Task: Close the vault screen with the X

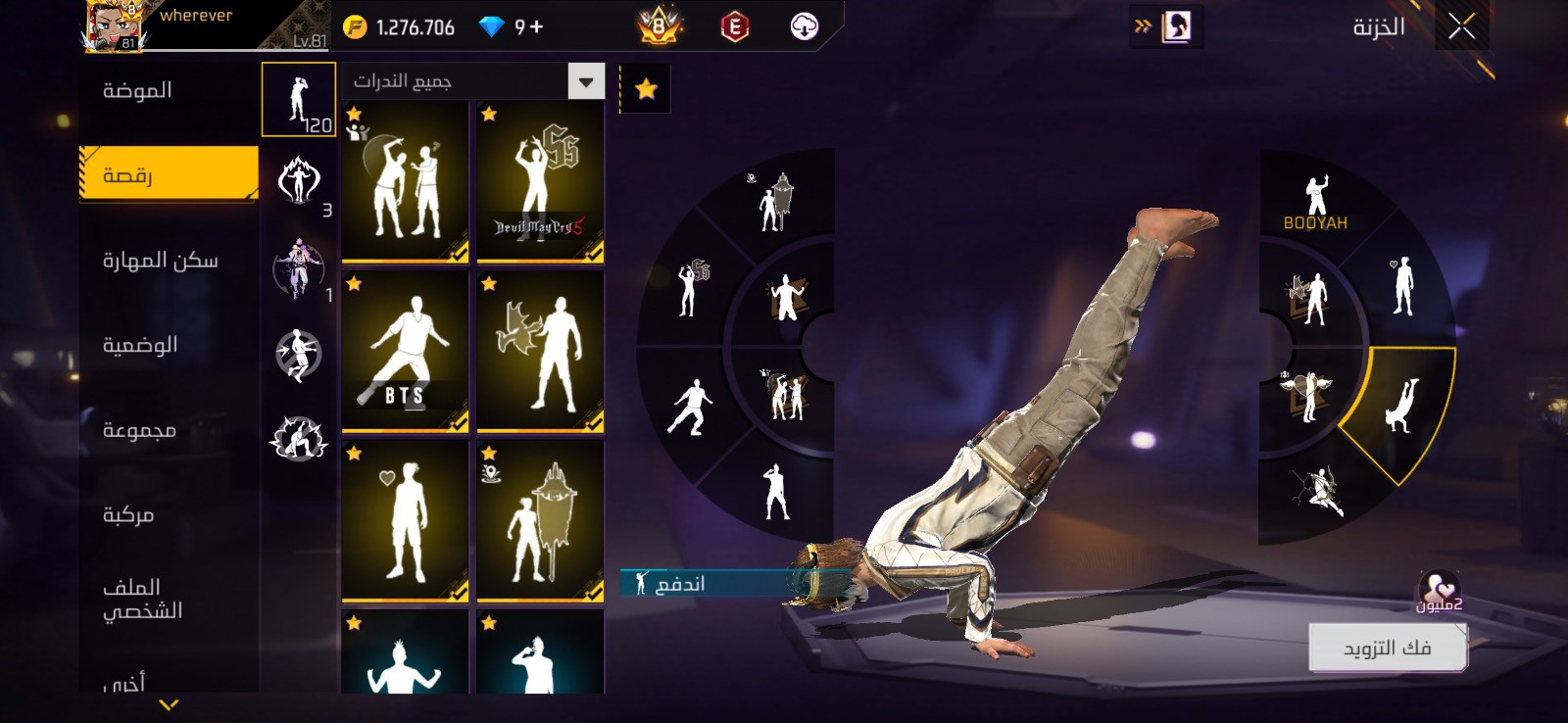Action: [x=1461, y=26]
